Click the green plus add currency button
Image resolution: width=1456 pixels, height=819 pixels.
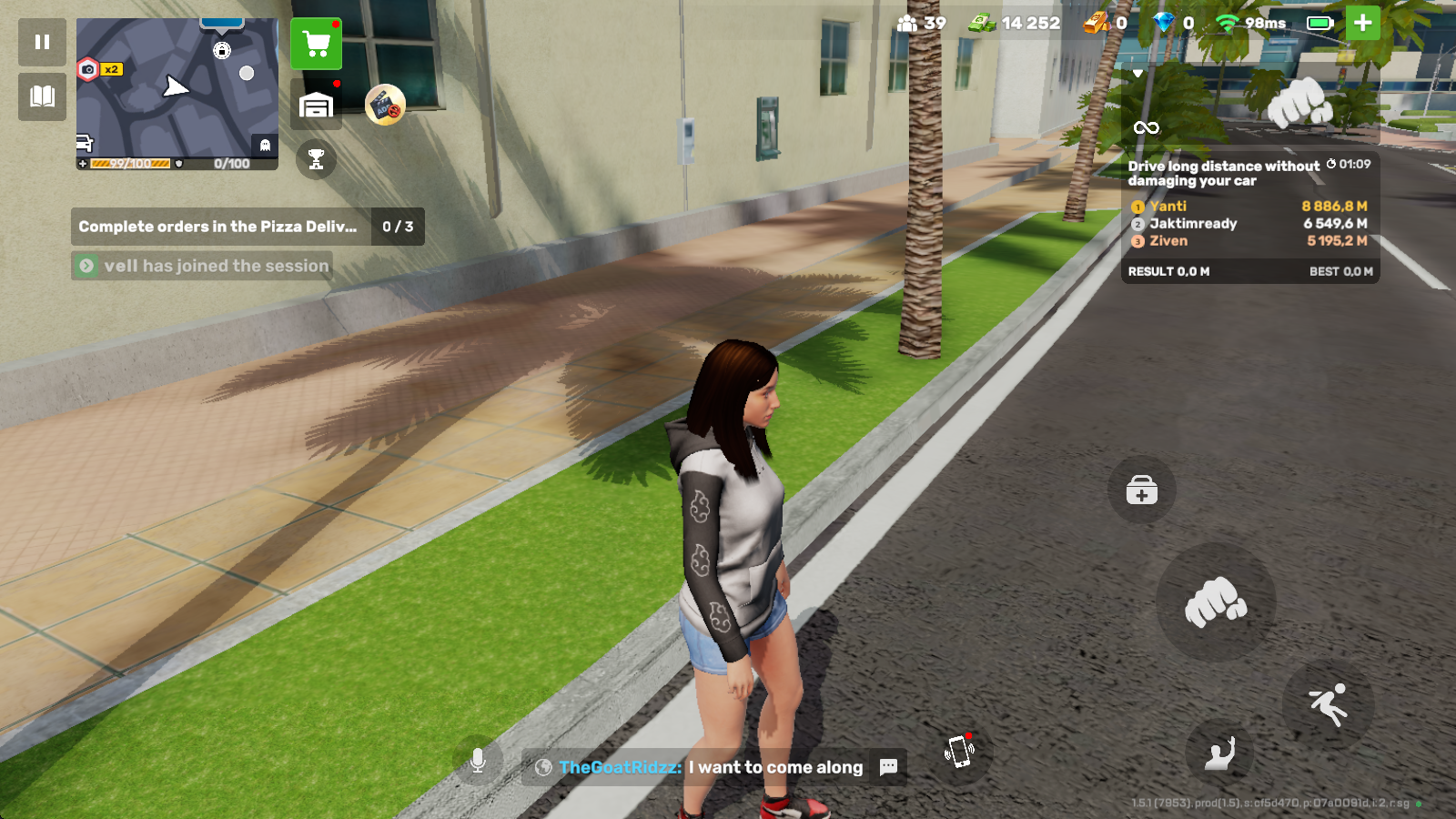(1362, 23)
